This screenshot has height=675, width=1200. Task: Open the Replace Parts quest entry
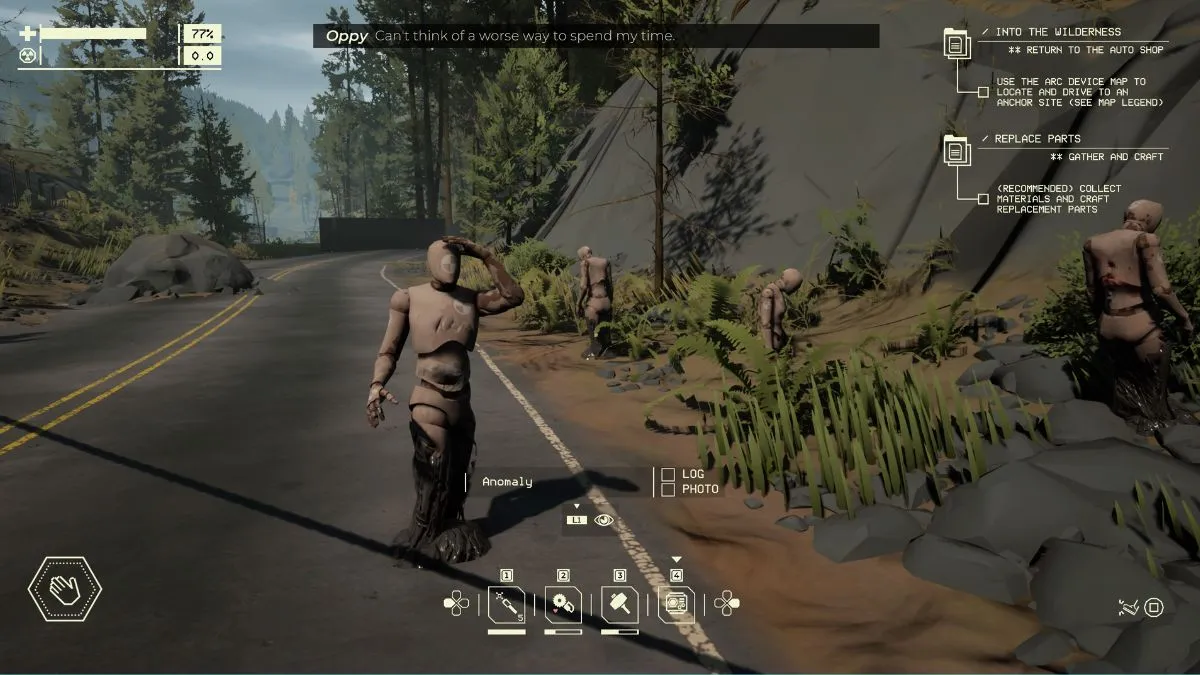(x=1038, y=139)
